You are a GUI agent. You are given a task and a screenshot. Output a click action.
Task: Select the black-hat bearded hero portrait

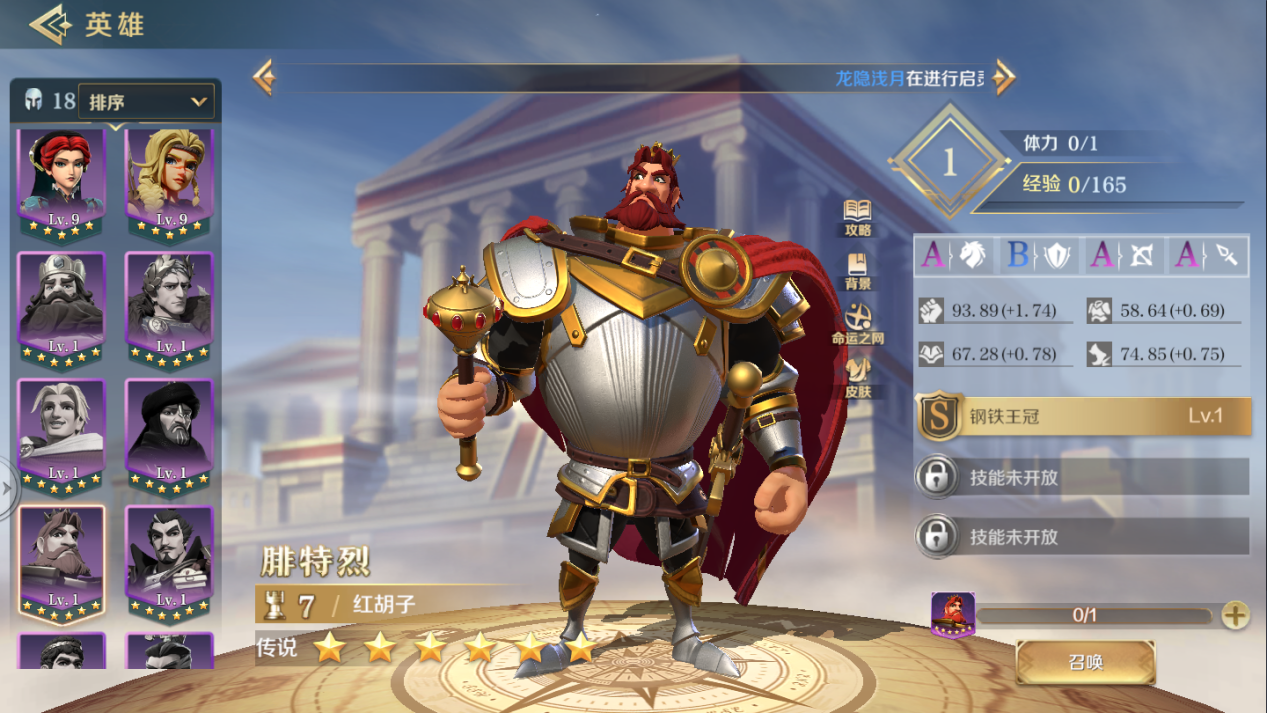click(169, 434)
